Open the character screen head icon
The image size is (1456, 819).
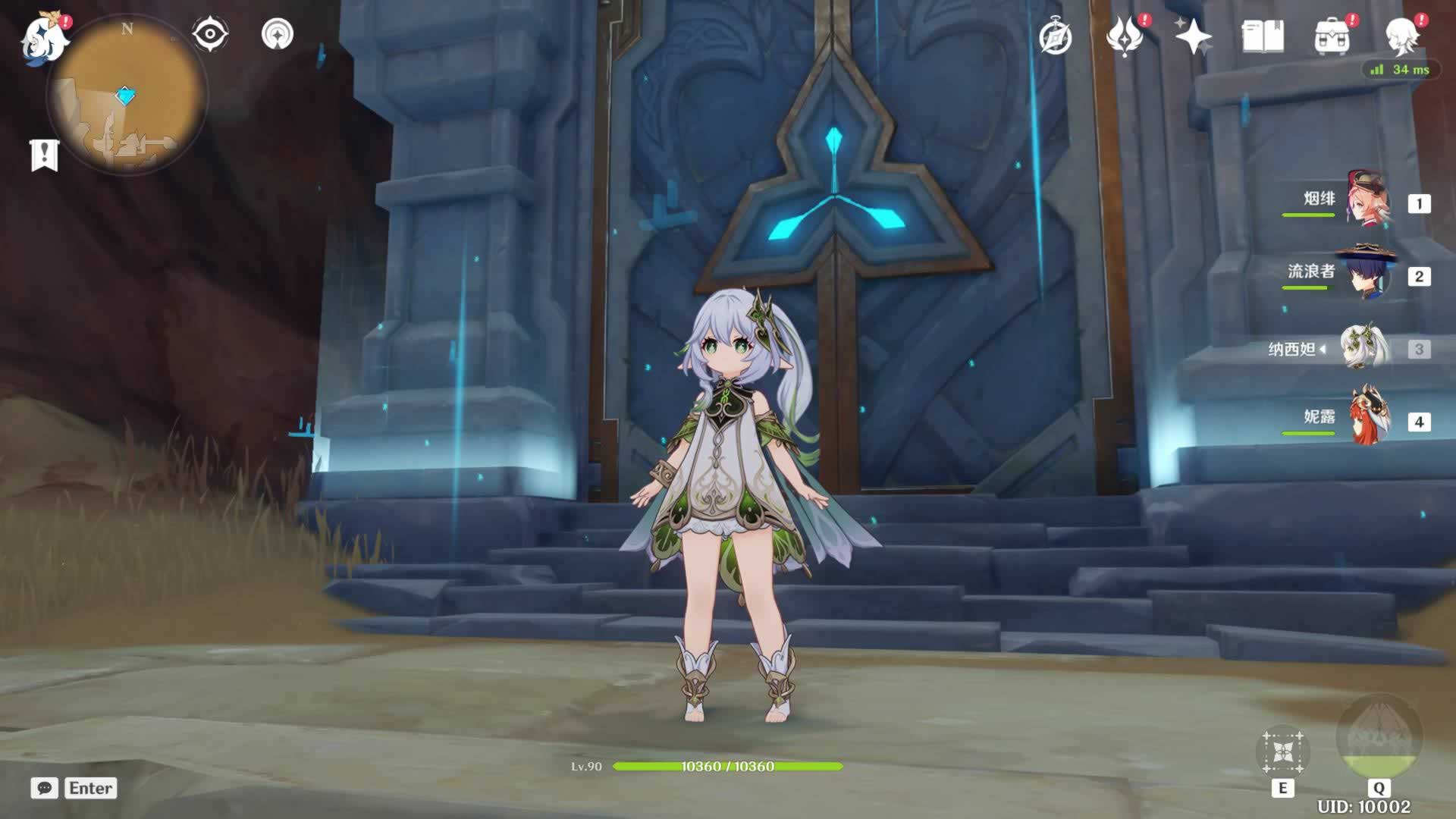click(x=1402, y=36)
